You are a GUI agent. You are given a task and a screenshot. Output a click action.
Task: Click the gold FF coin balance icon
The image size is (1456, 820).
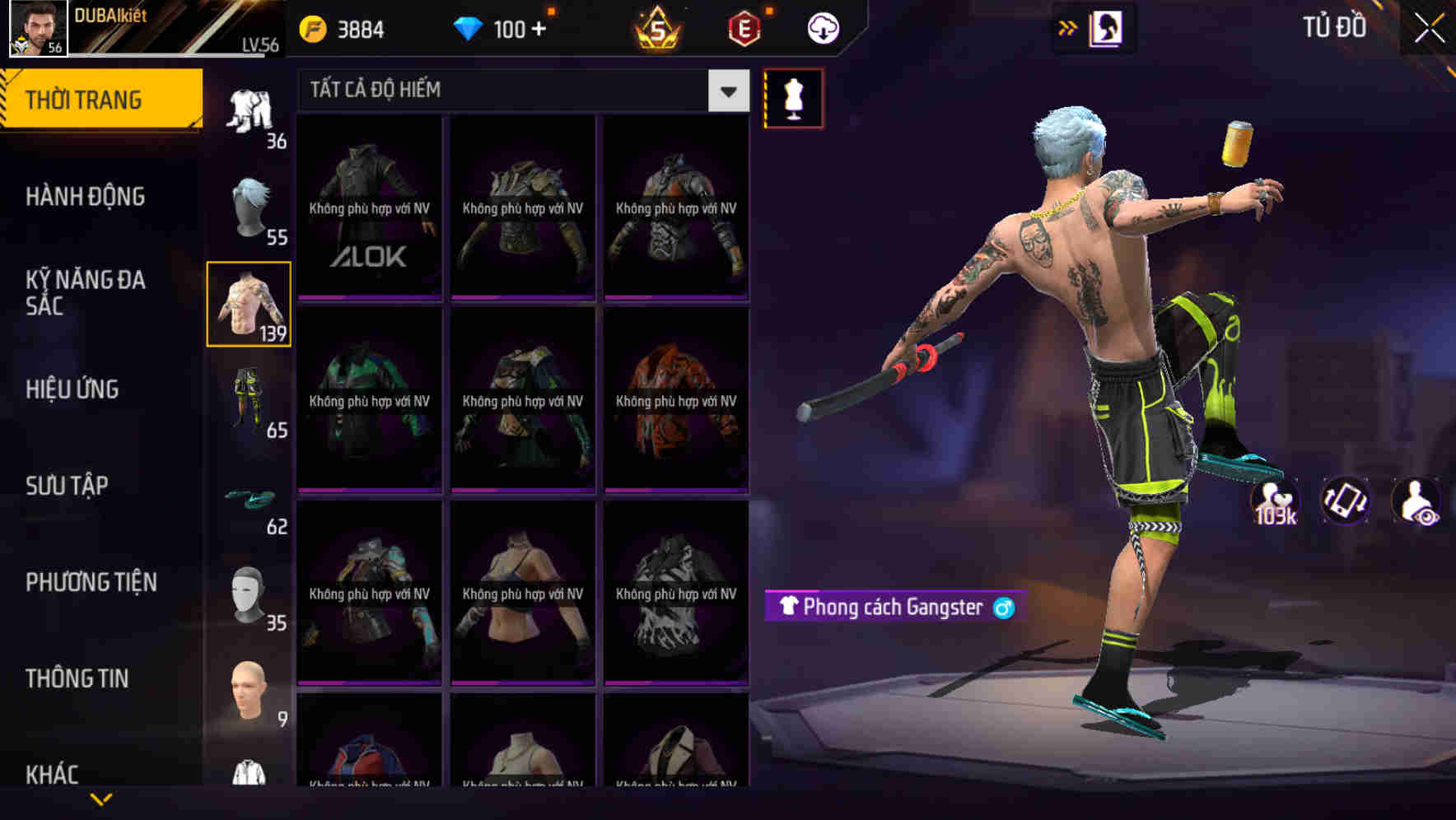click(x=313, y=27)
